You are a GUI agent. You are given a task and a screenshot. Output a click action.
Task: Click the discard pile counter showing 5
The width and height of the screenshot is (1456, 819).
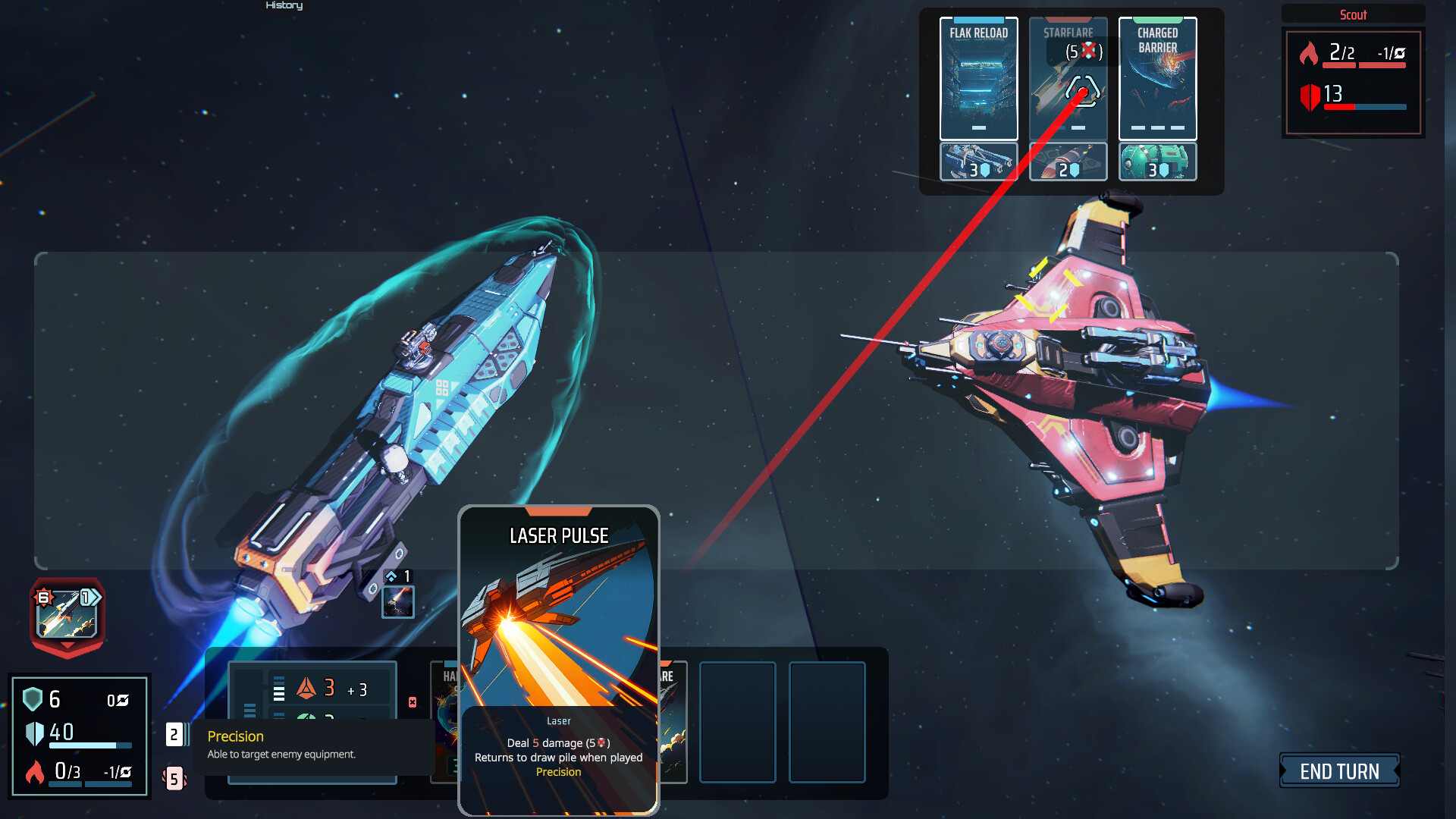coord(174,780)
